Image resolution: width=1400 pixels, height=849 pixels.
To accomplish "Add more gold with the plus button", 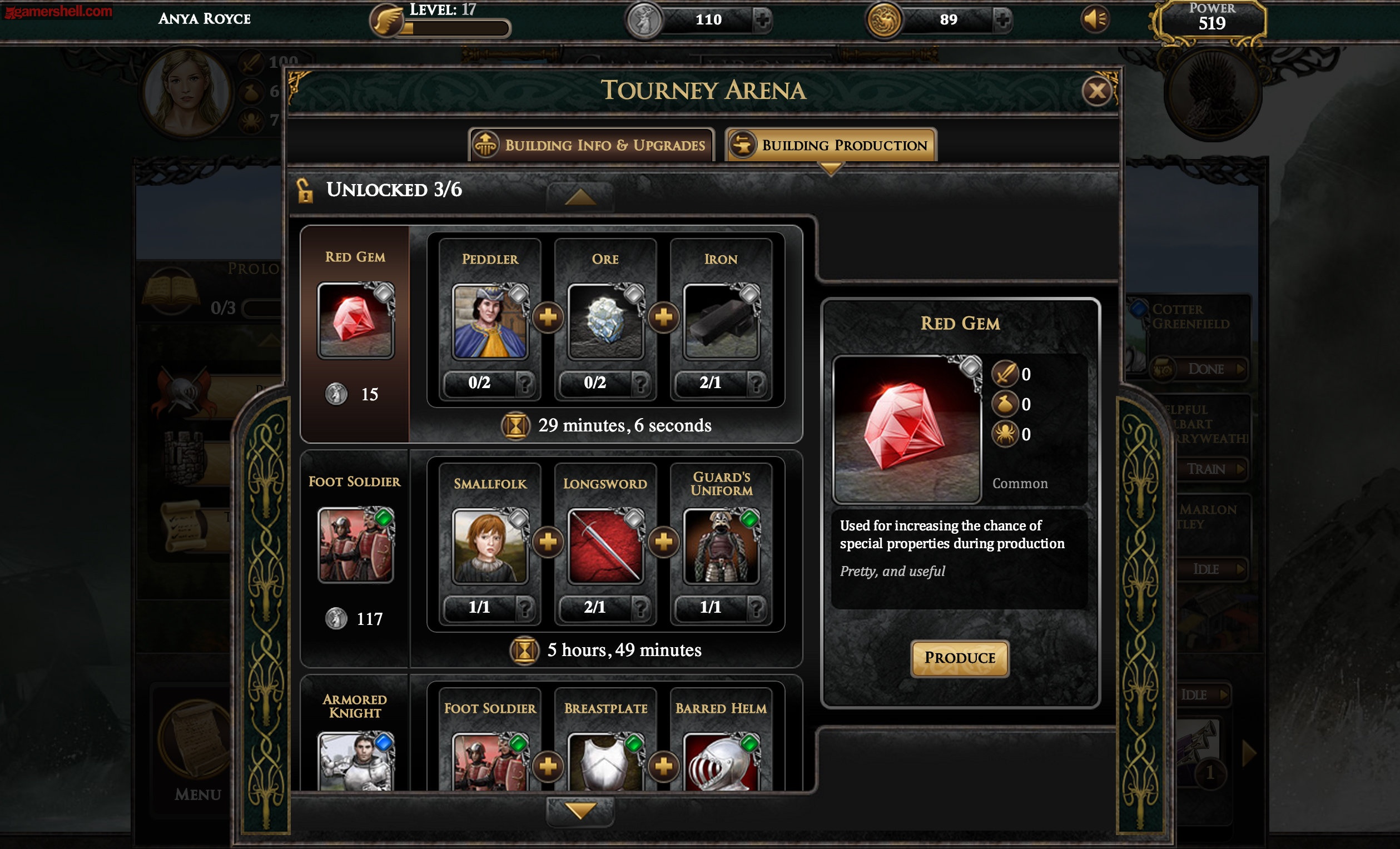I will (x=1002, y=20).
